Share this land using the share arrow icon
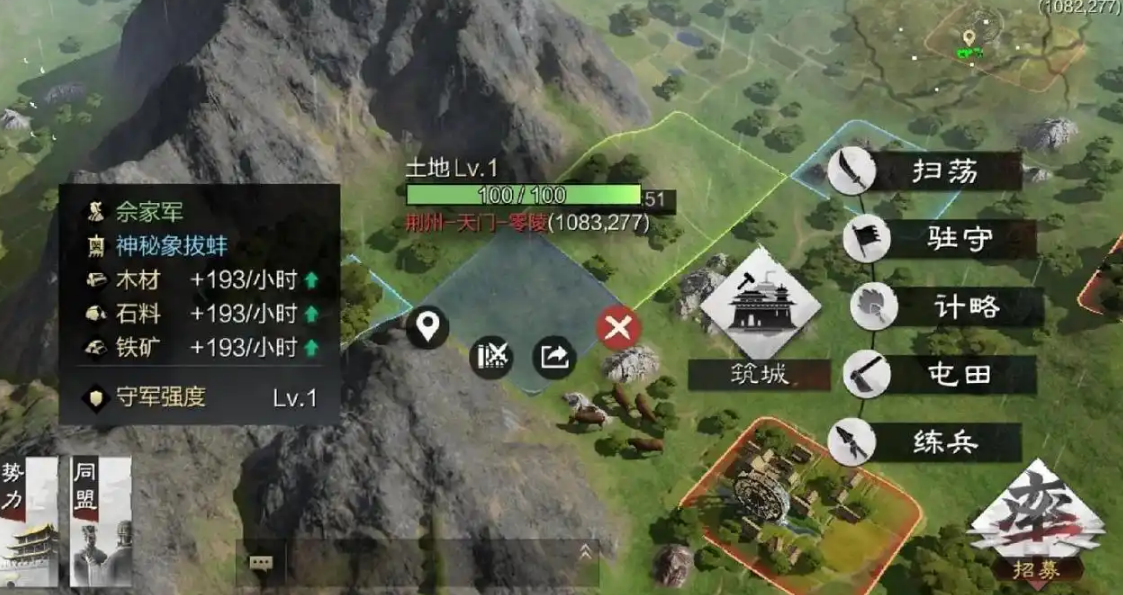The height and width of the screenshot is (595, 1123). pos(554,356)
